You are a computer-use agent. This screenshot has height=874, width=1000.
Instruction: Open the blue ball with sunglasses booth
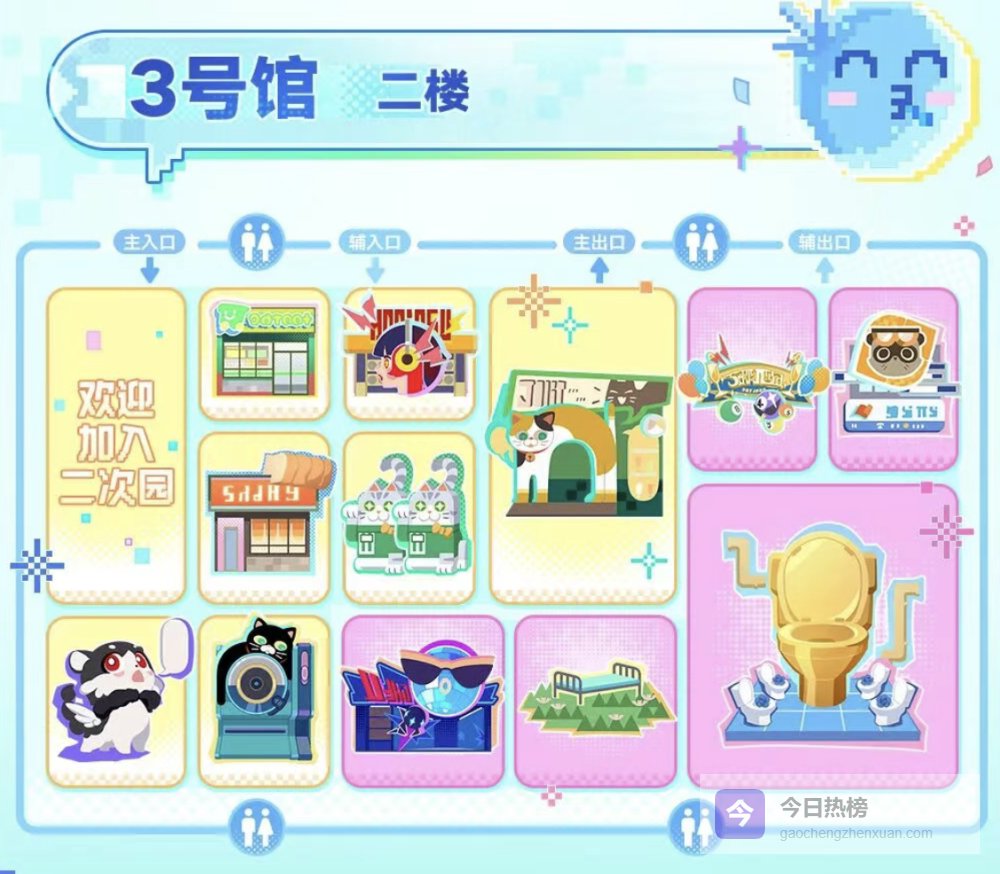(422, 701)
